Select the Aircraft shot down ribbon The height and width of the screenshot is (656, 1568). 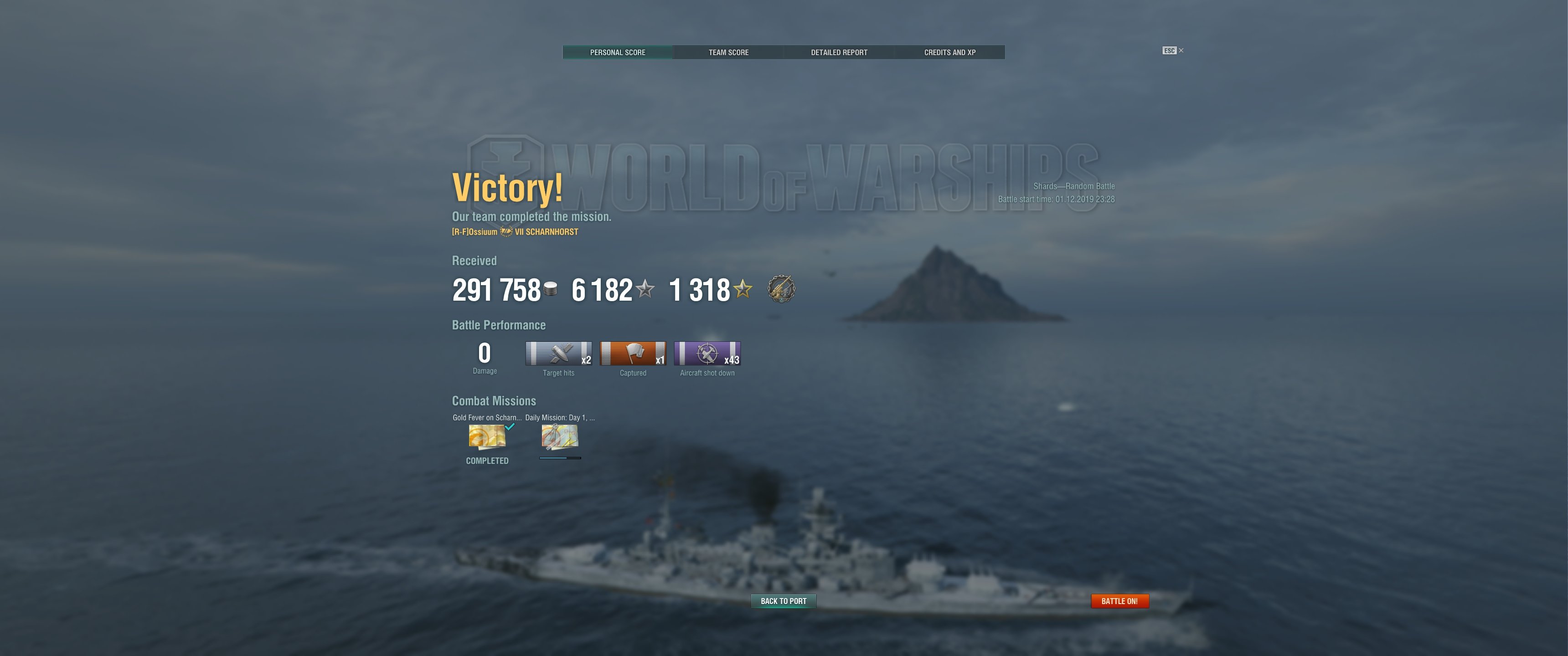tap(707, 354)
